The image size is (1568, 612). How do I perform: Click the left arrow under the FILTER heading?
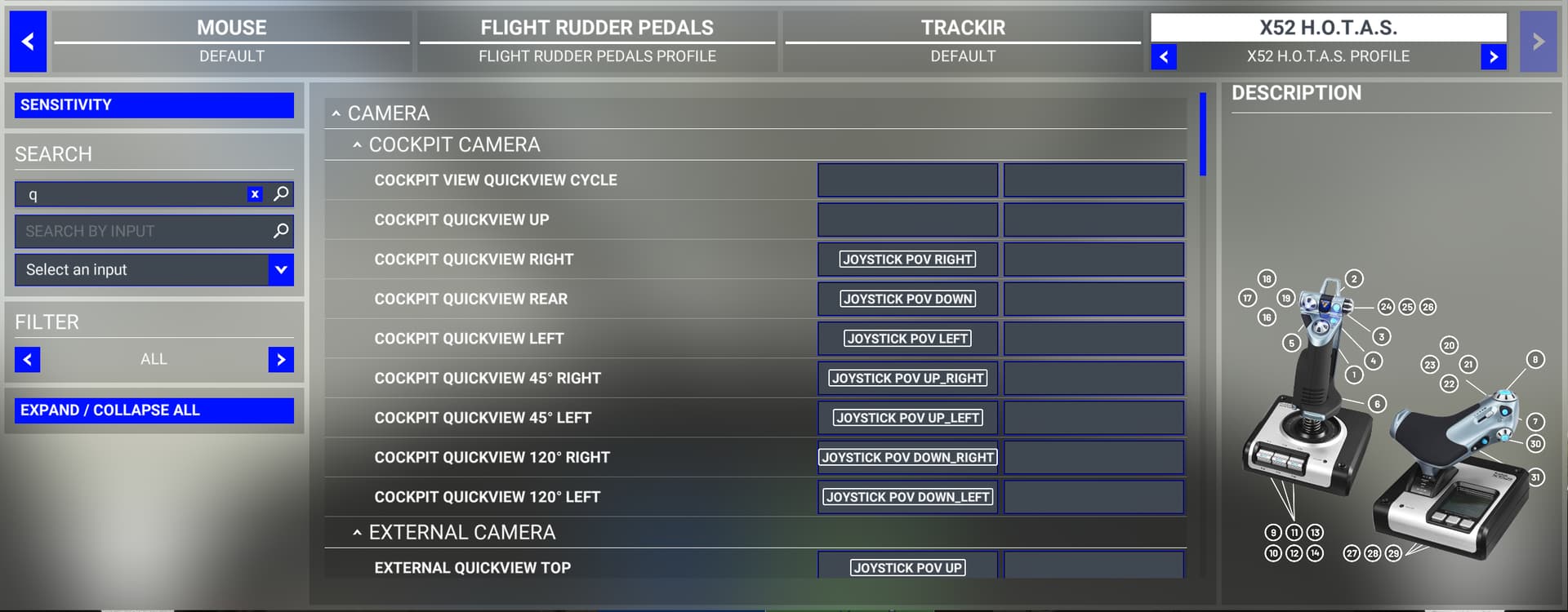(28, 359)
